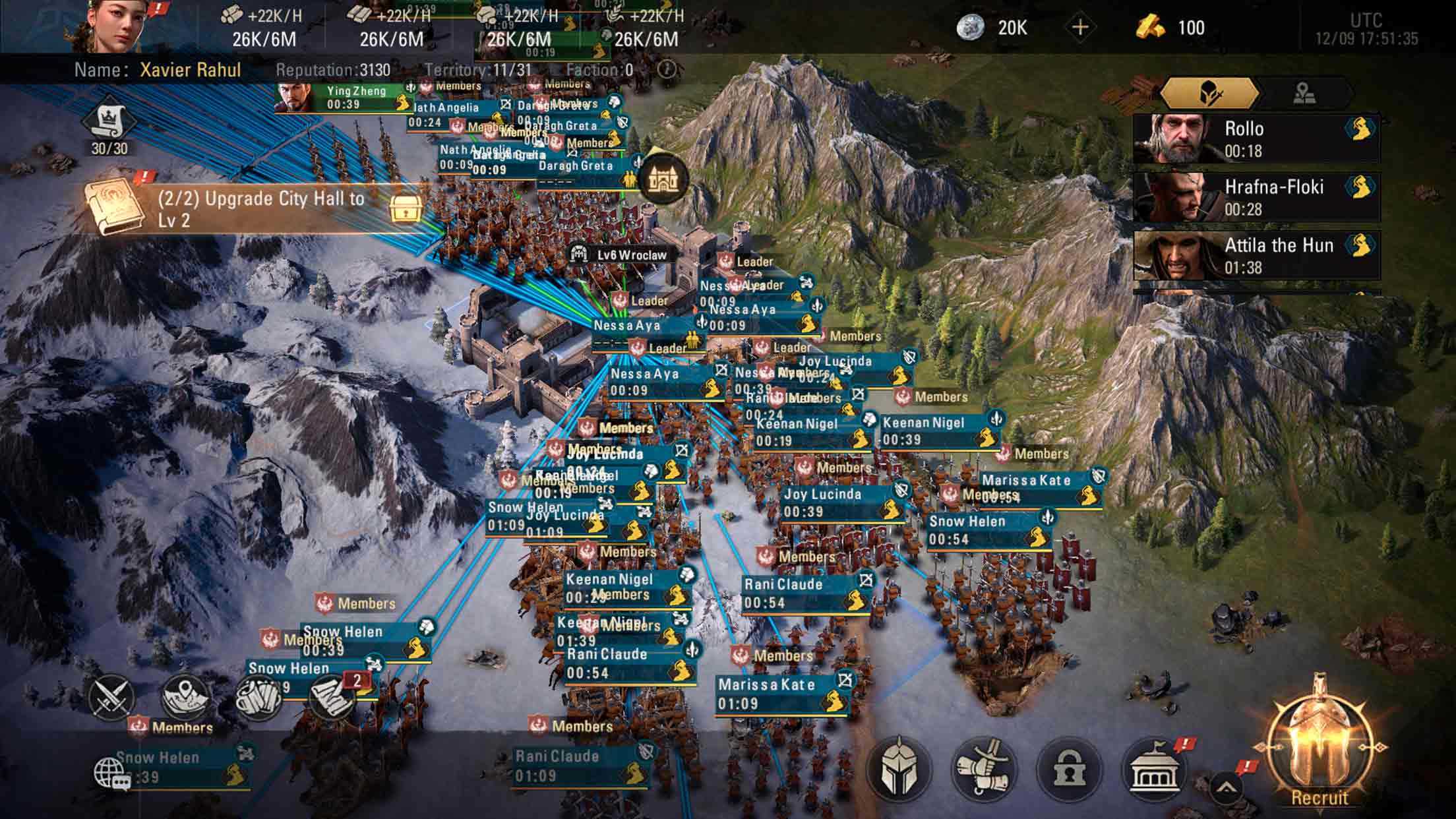Image resolution: width=1456 pixels, height=819 pixels.
Task: Switch to the map marker locations tab
Action: point(1304,94)
